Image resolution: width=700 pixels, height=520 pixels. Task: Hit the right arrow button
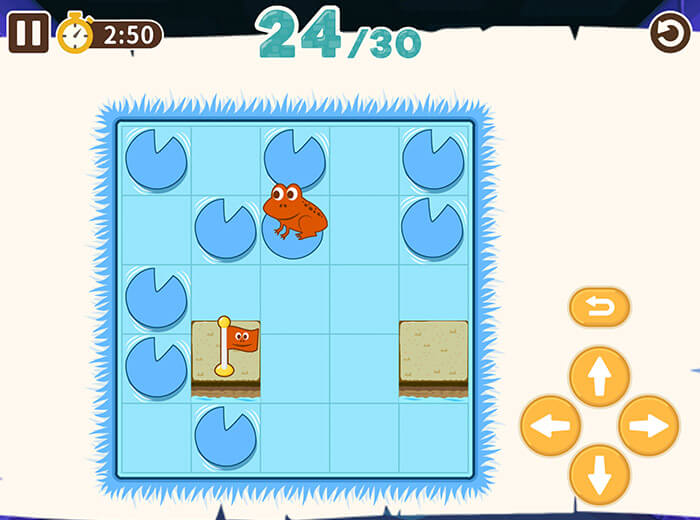pyautogui.click(x=649, y=426)
